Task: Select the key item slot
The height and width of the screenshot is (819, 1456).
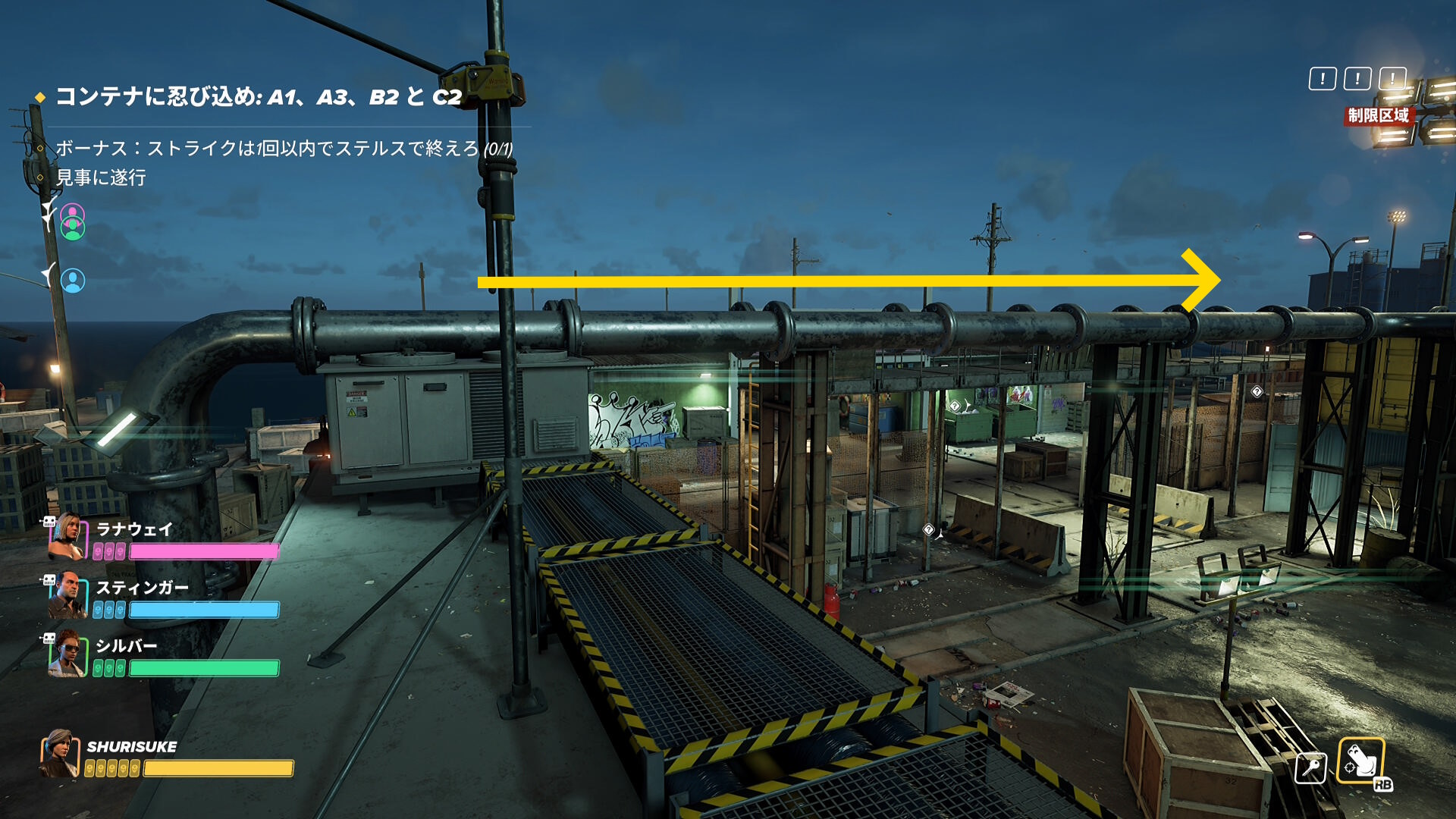Action: point(1310,767)
